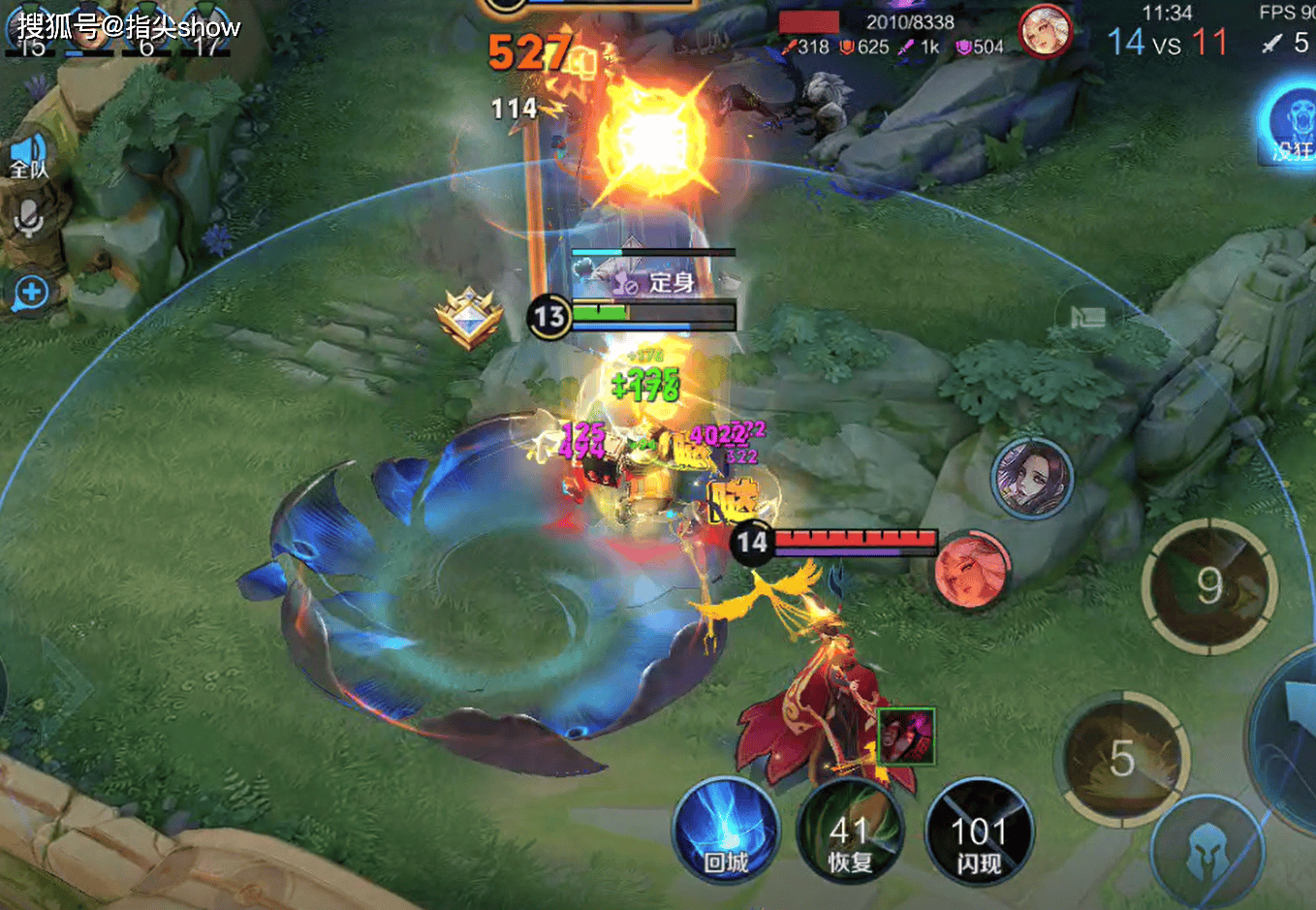This screenshot has width=1316, height=910.
Task: Open the quick chat plus bubble
Action: tap(31, 293)
